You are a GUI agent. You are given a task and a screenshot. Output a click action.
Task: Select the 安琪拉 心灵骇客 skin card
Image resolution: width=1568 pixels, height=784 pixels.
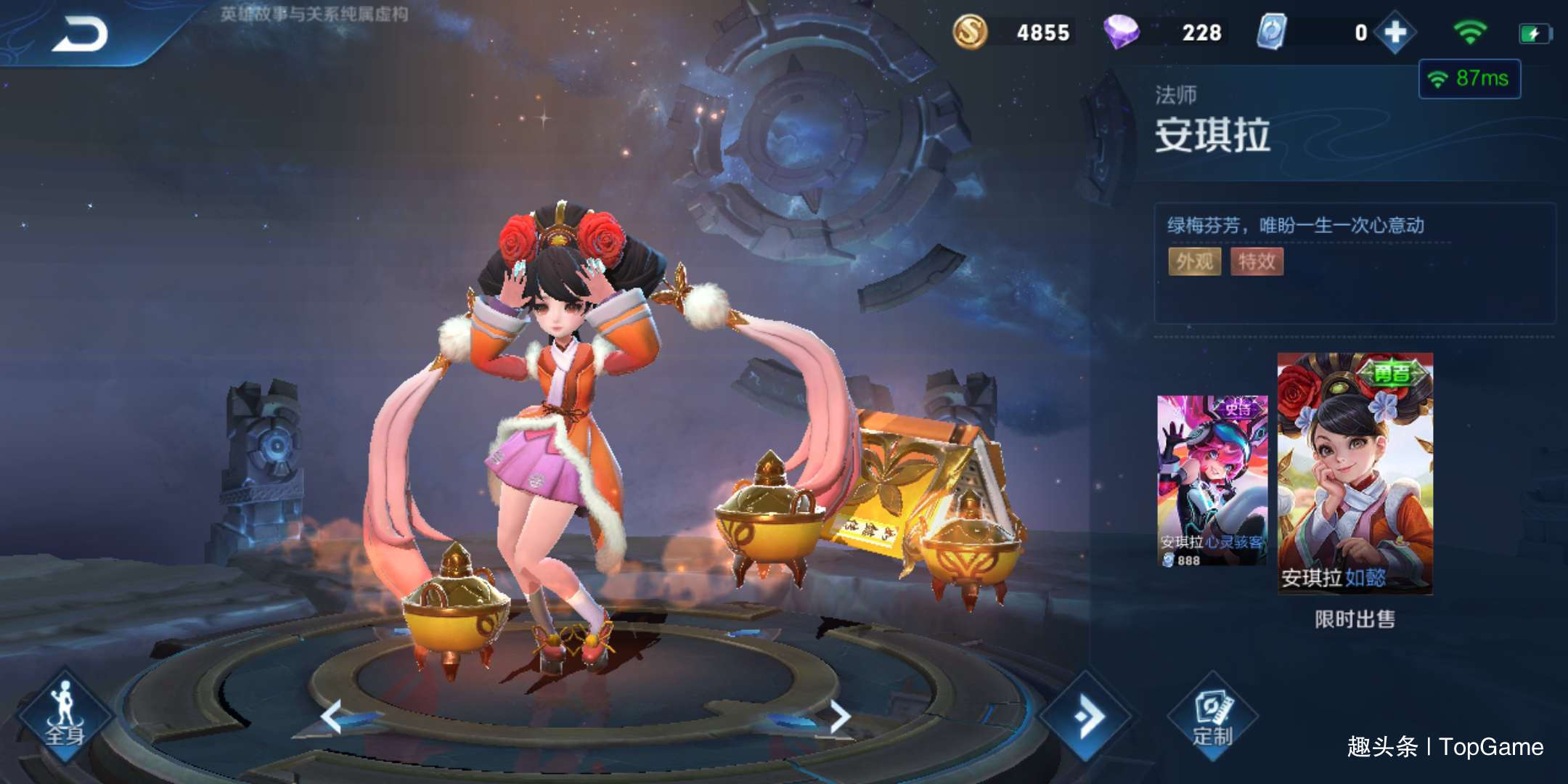[1212, 481]
